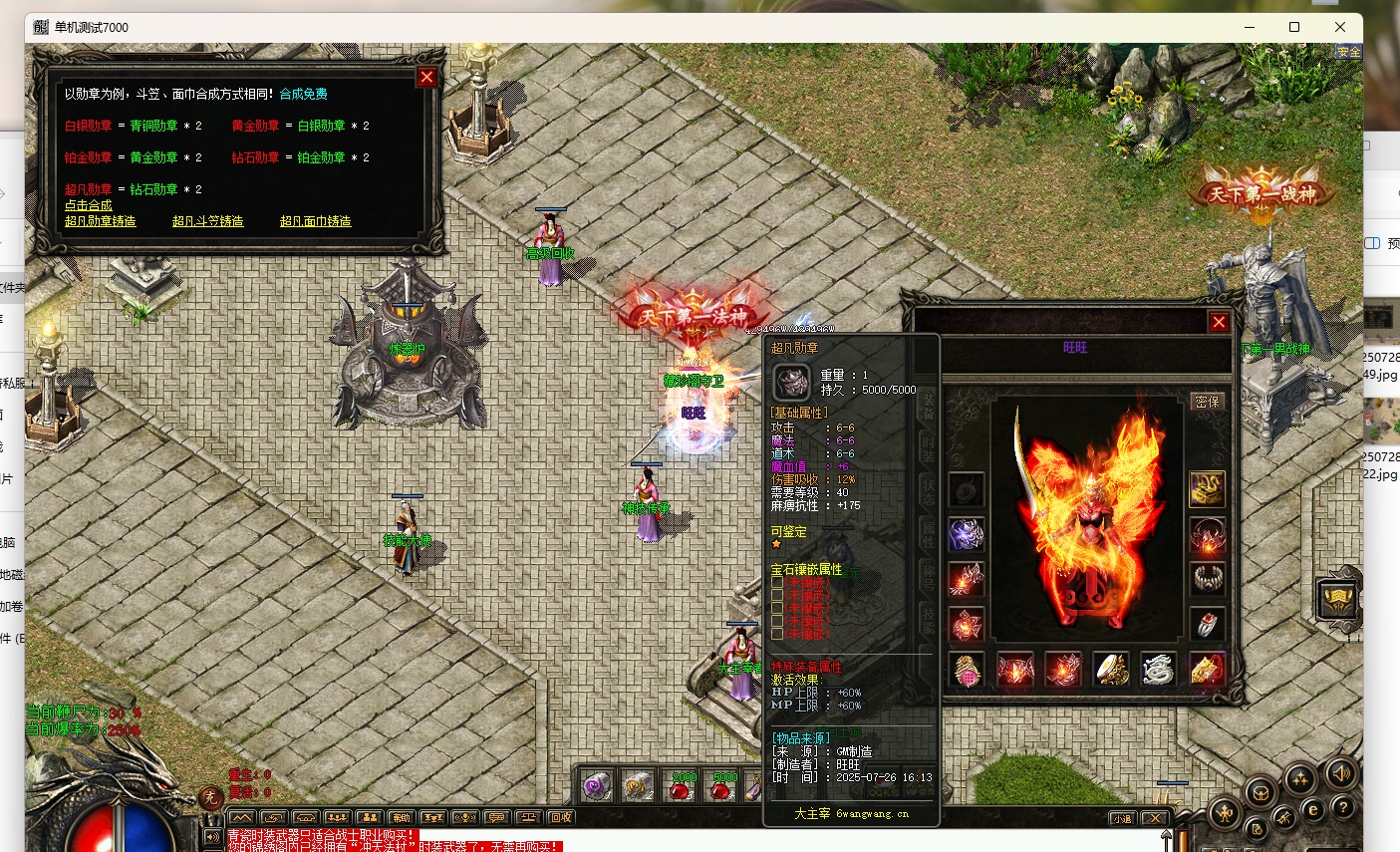
Task: Click the white dragon equipment slot
Action: pyautogui.click(x=1158, y=671)
